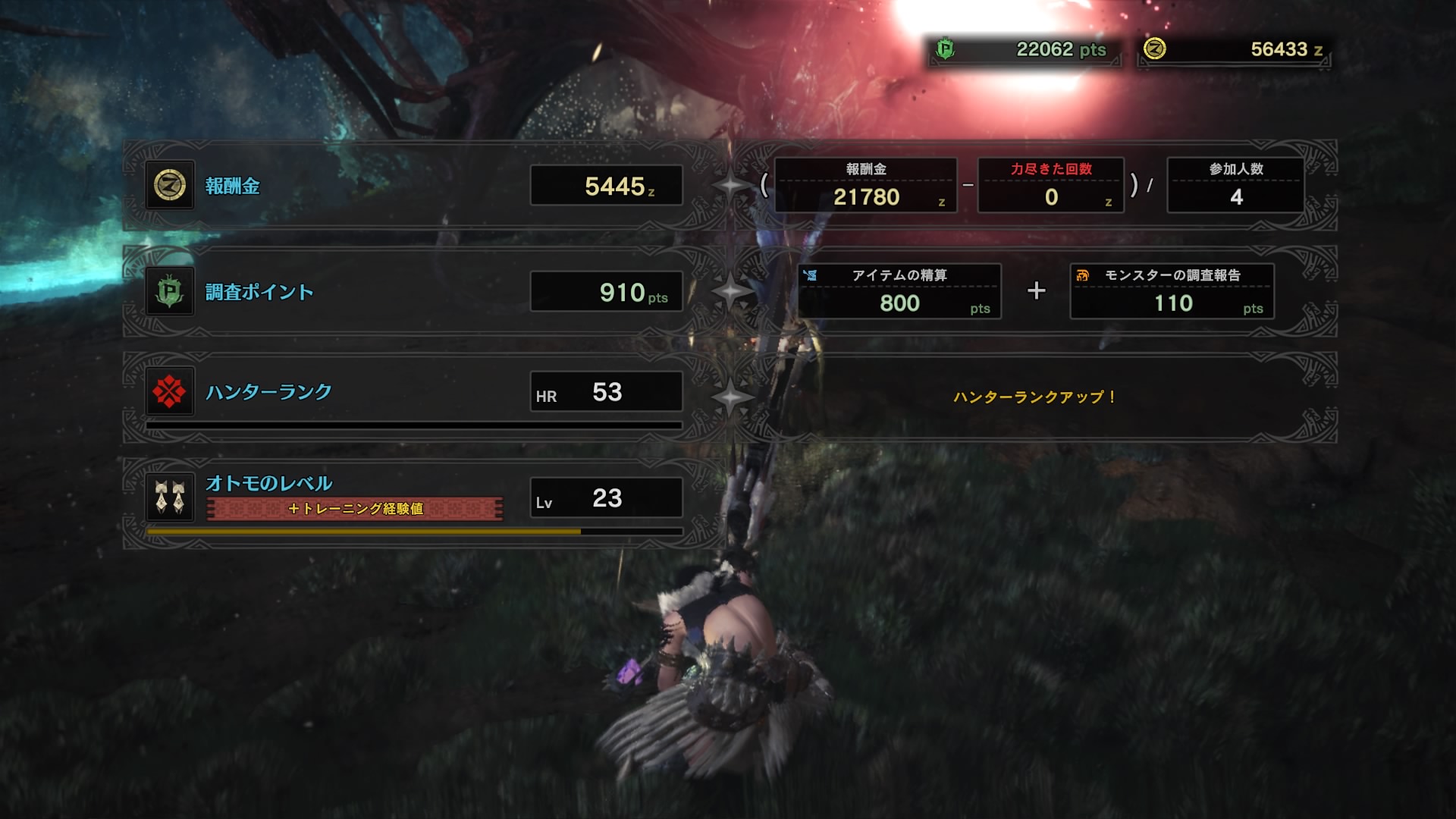Click the HR 53 rank display

coord(604,392)
